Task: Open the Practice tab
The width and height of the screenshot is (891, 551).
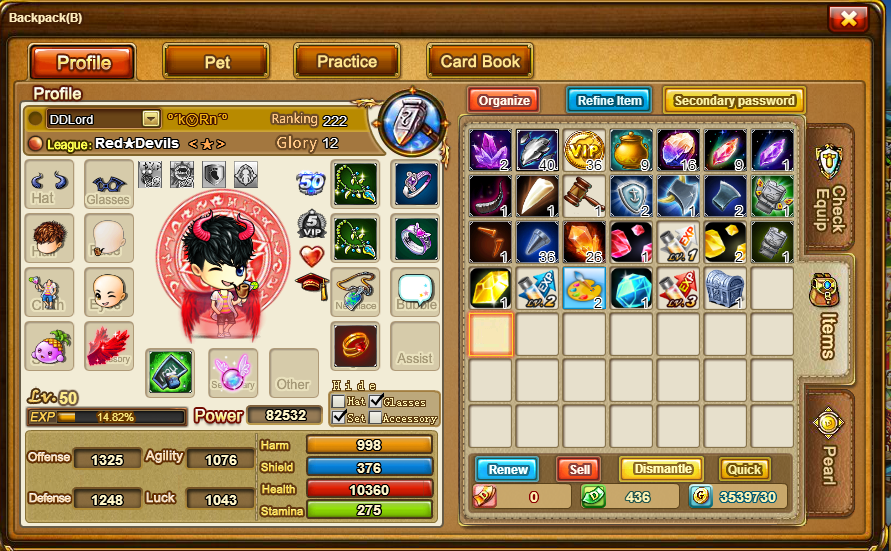Action: [x=346, y=61]
